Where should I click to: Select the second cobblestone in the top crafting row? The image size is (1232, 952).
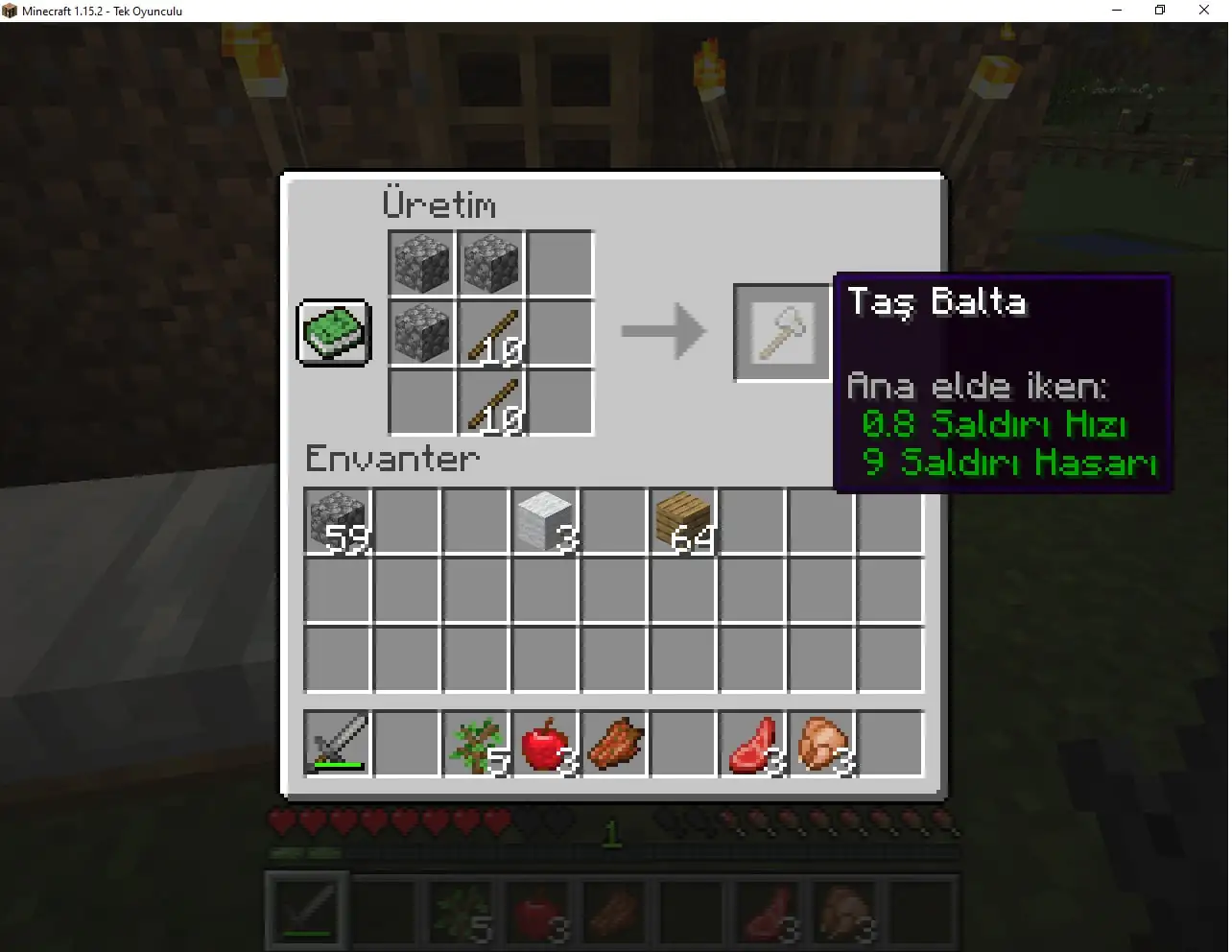pos(490,263)
